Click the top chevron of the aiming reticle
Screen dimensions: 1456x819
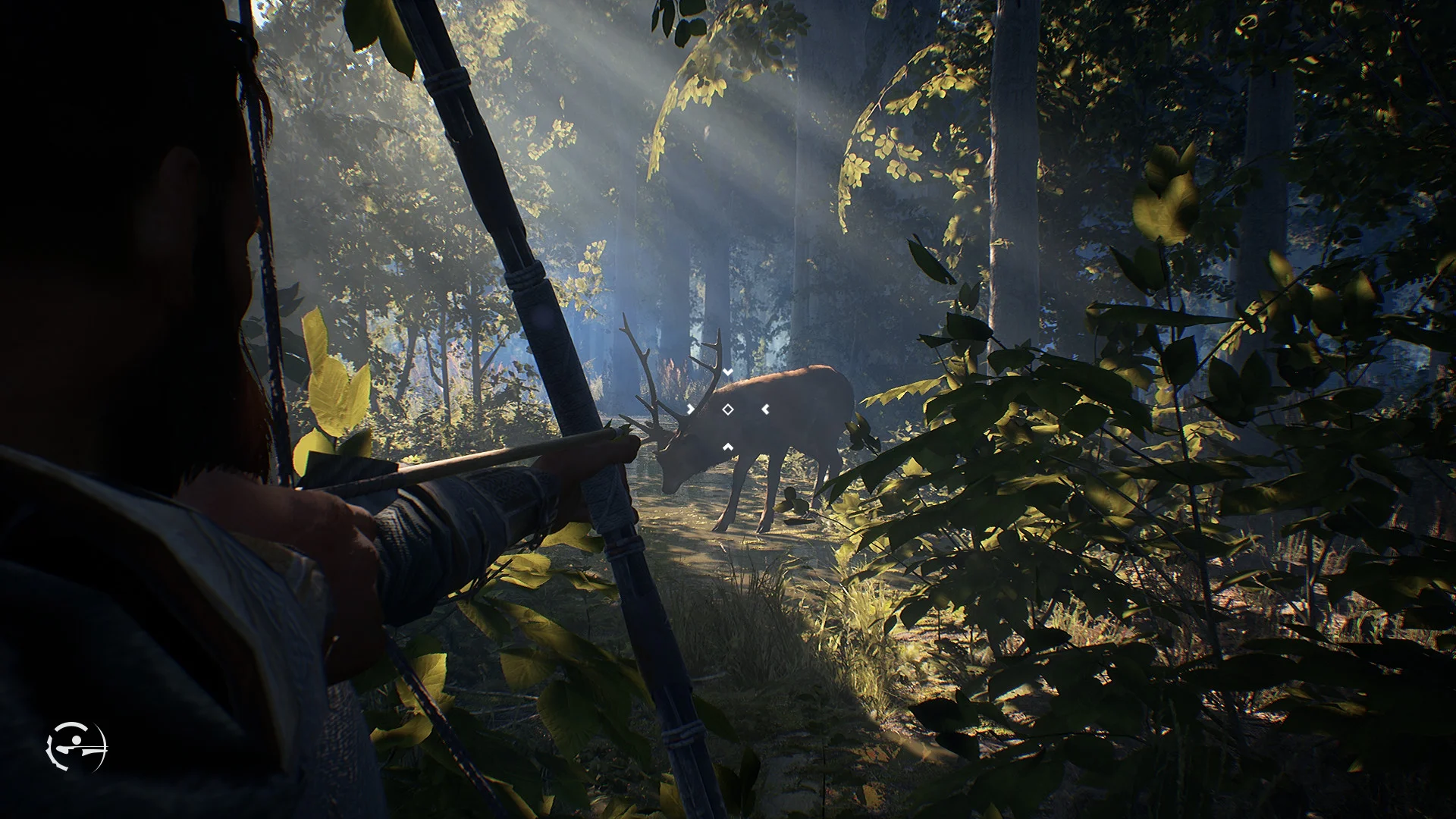point(728,372)
